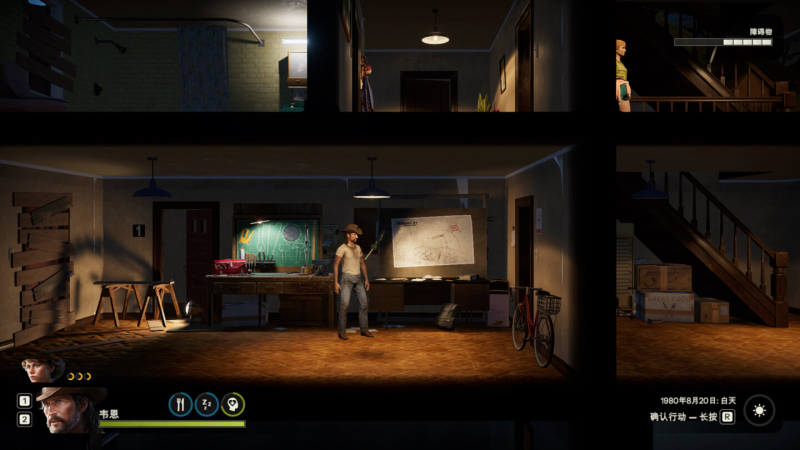Image resolution: width=800 pixels, height=450 pixels.
Task: Check the fork-and-knife hunger icon
Action: pyautogui.click(x=180, y=404)
